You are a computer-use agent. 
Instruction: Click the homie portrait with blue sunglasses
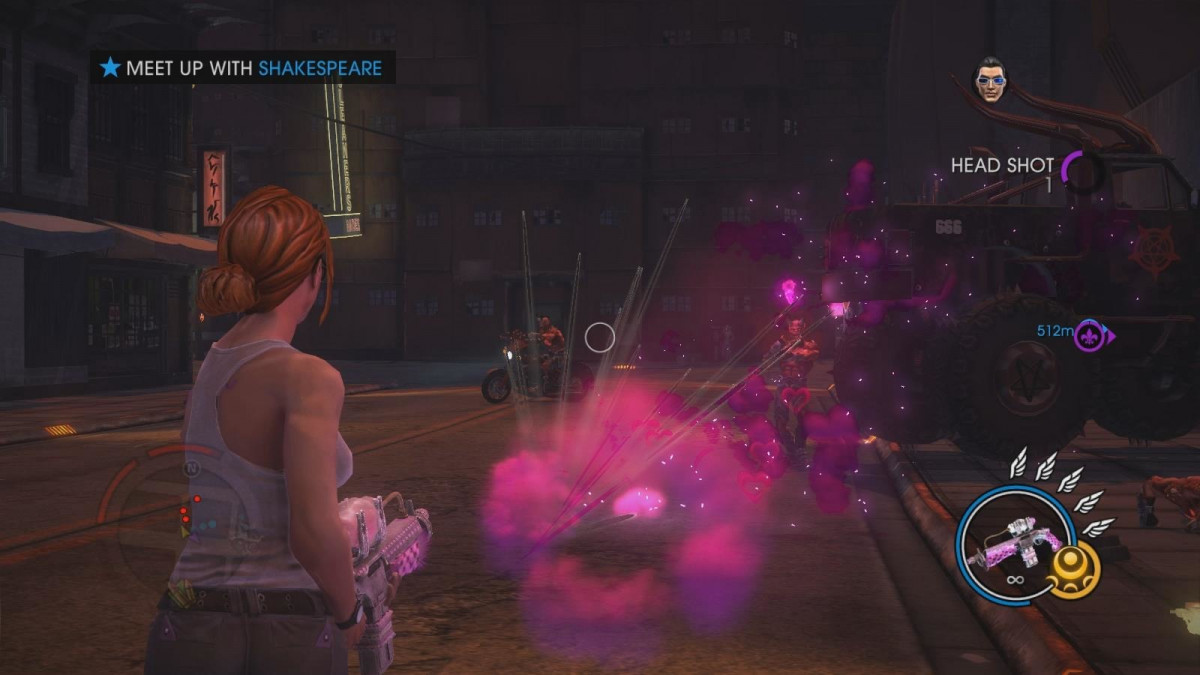point(989,79)
